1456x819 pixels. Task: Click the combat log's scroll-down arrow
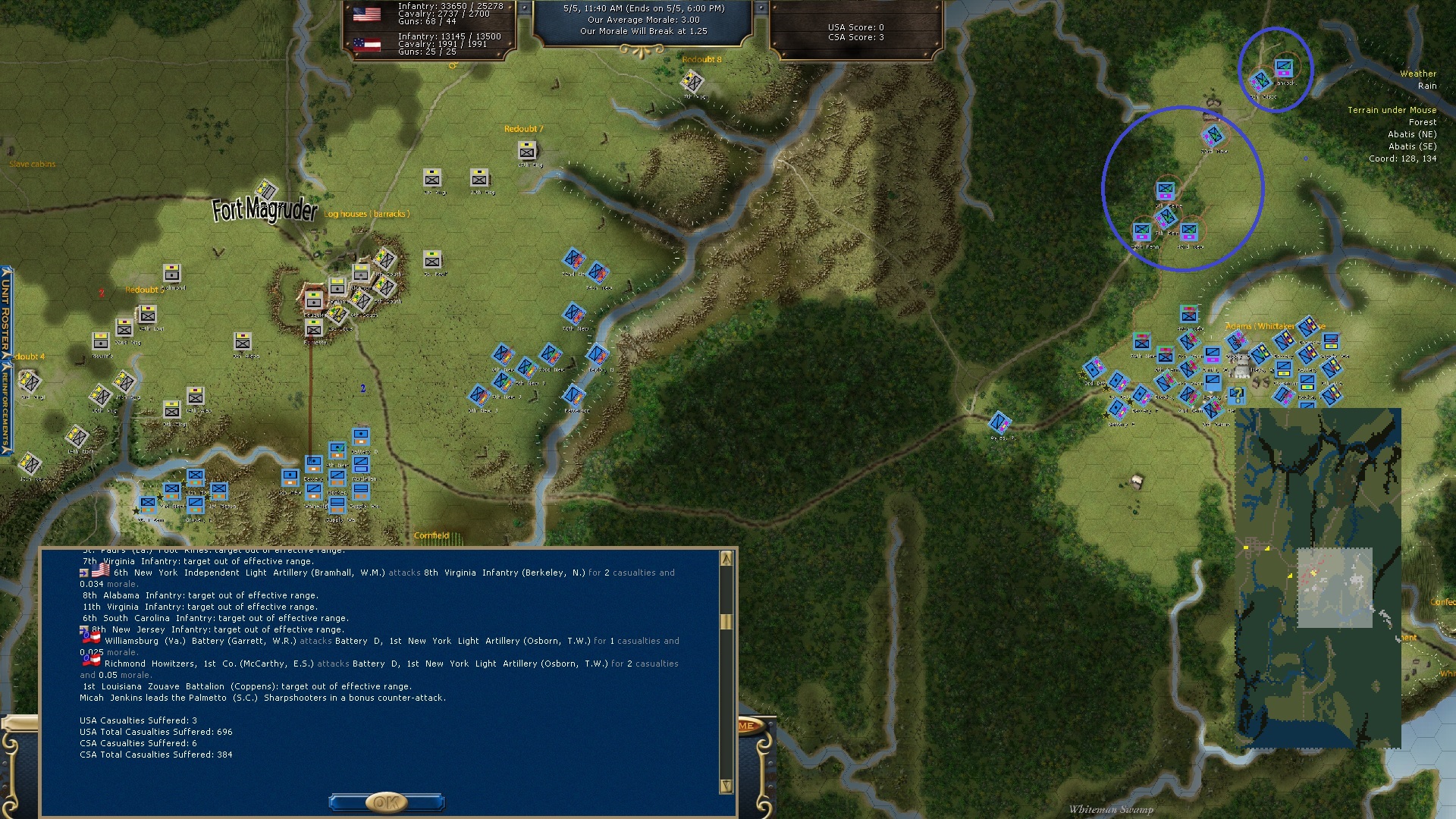point(726,786)
